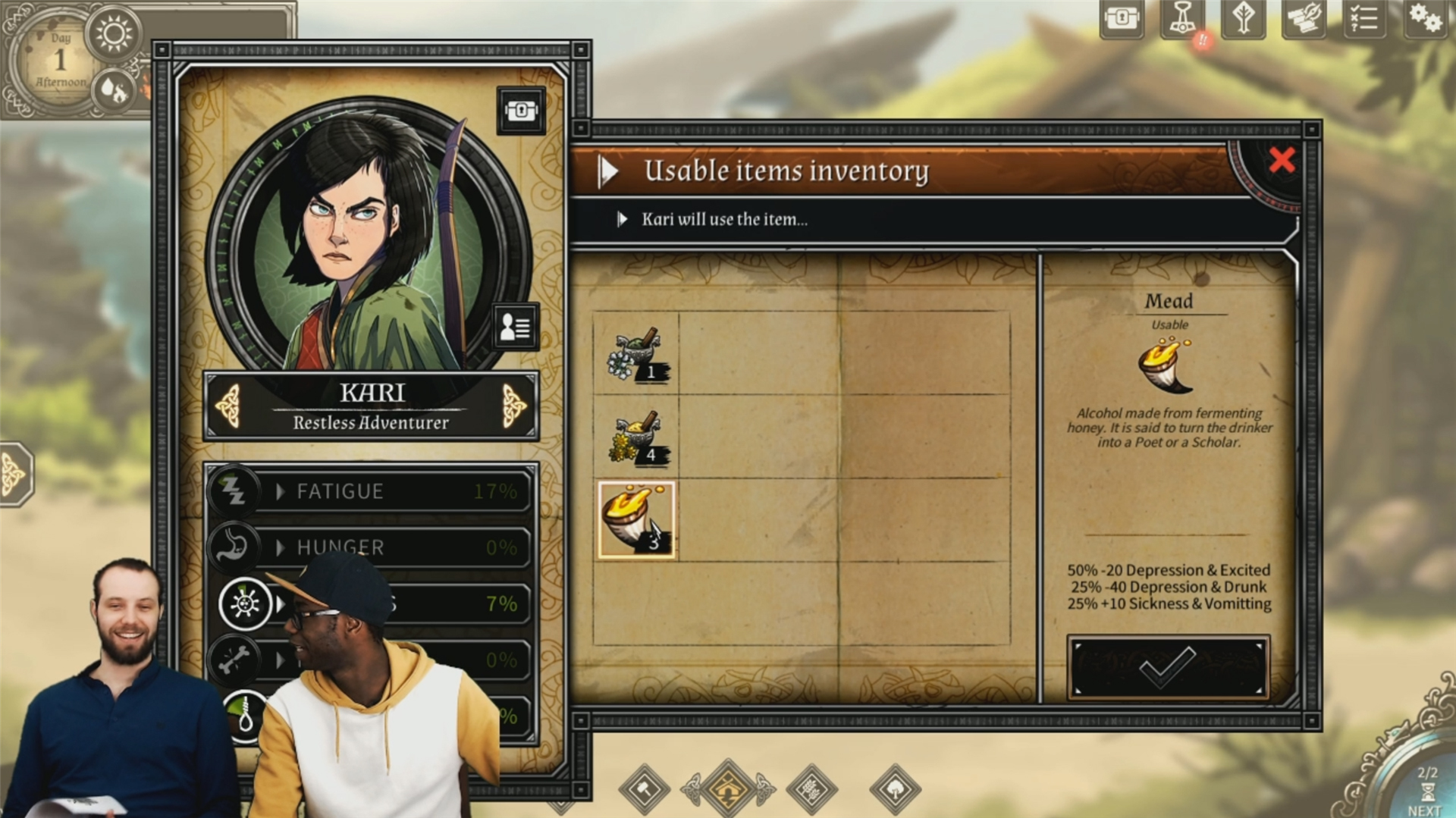1456x818 pixels.
Task: Choose the white flower remedy bowl
Action: coord(636,354)
